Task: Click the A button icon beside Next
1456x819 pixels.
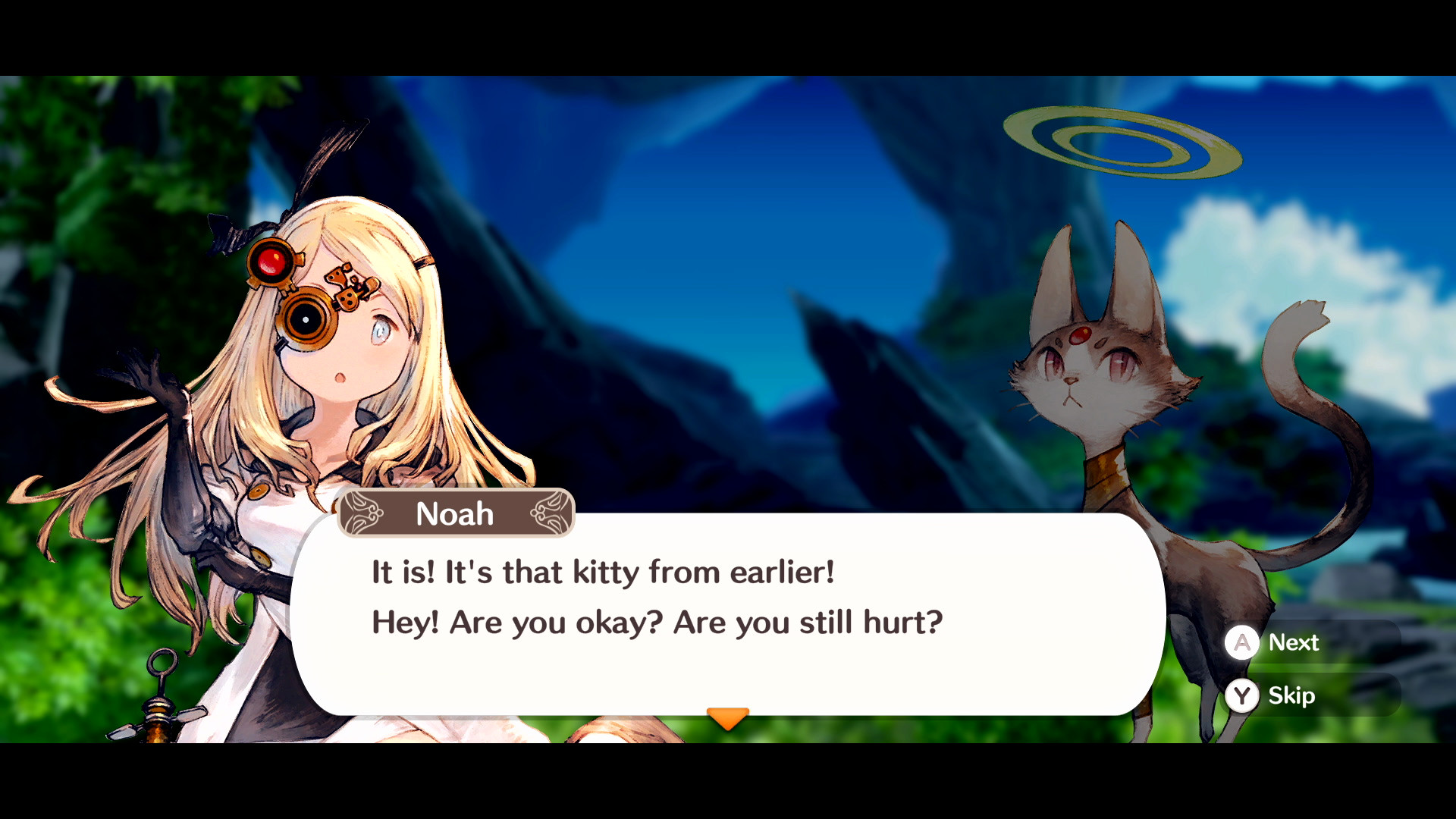Action: [1242, 643]
